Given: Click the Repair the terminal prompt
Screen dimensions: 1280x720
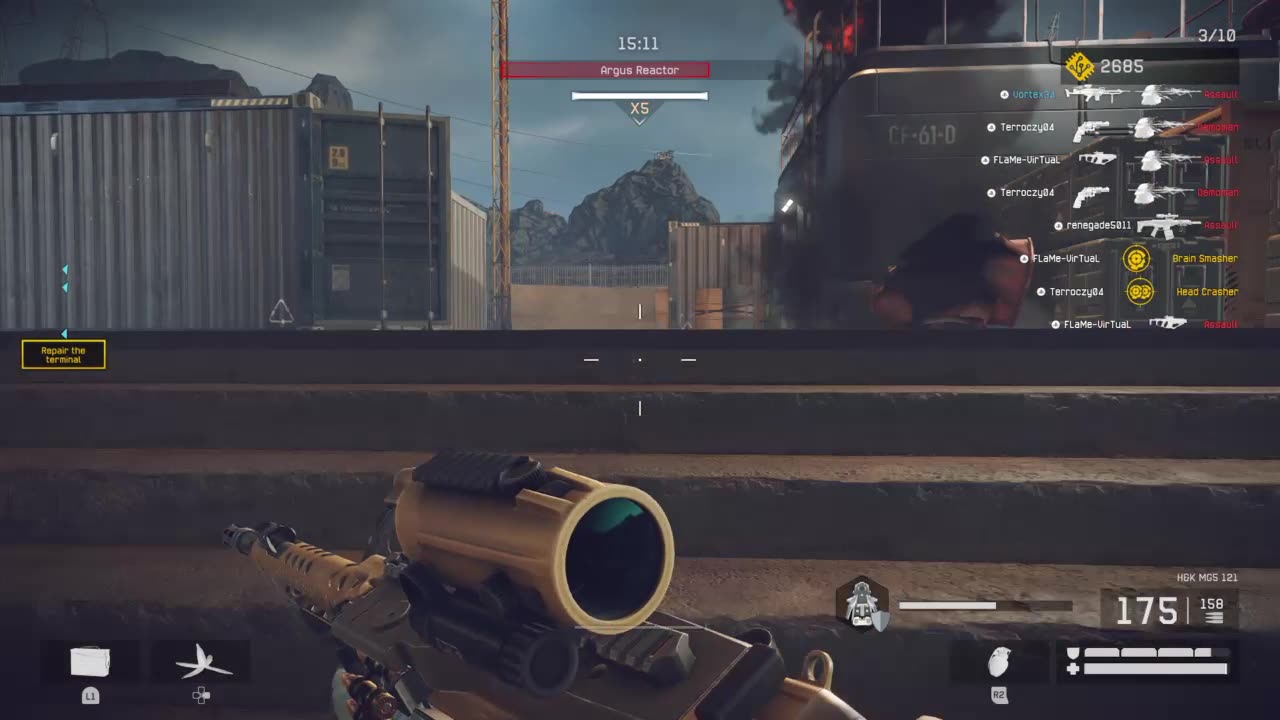Looking at the screenshot, I should pos(63,354).
